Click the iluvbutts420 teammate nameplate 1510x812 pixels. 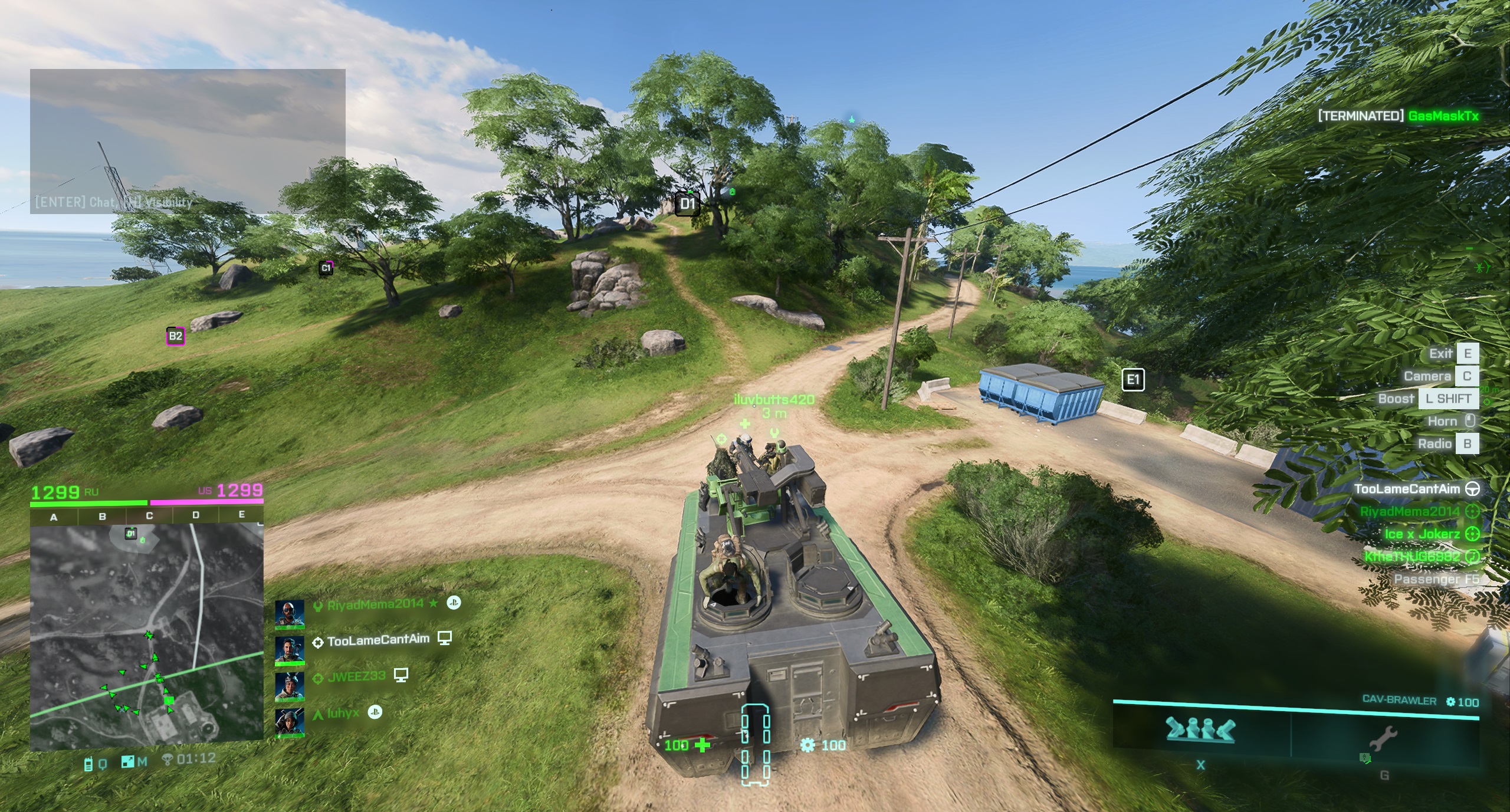click(774, 400)
